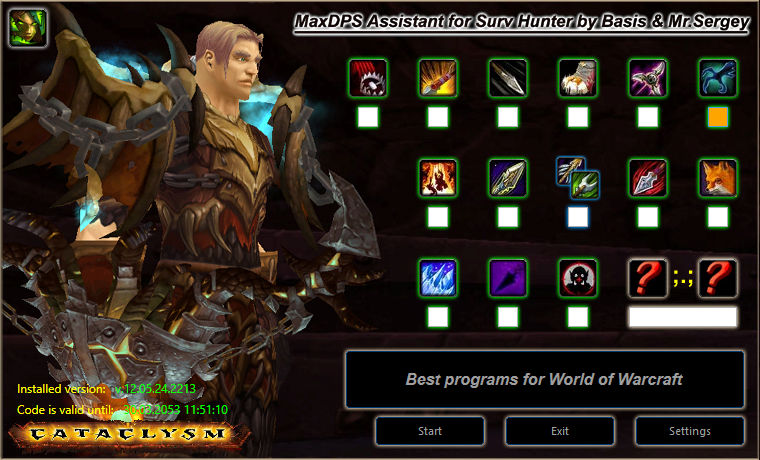Tick the checkbox under the double arrows icon

pyautogui.click(x=578, y=216)
